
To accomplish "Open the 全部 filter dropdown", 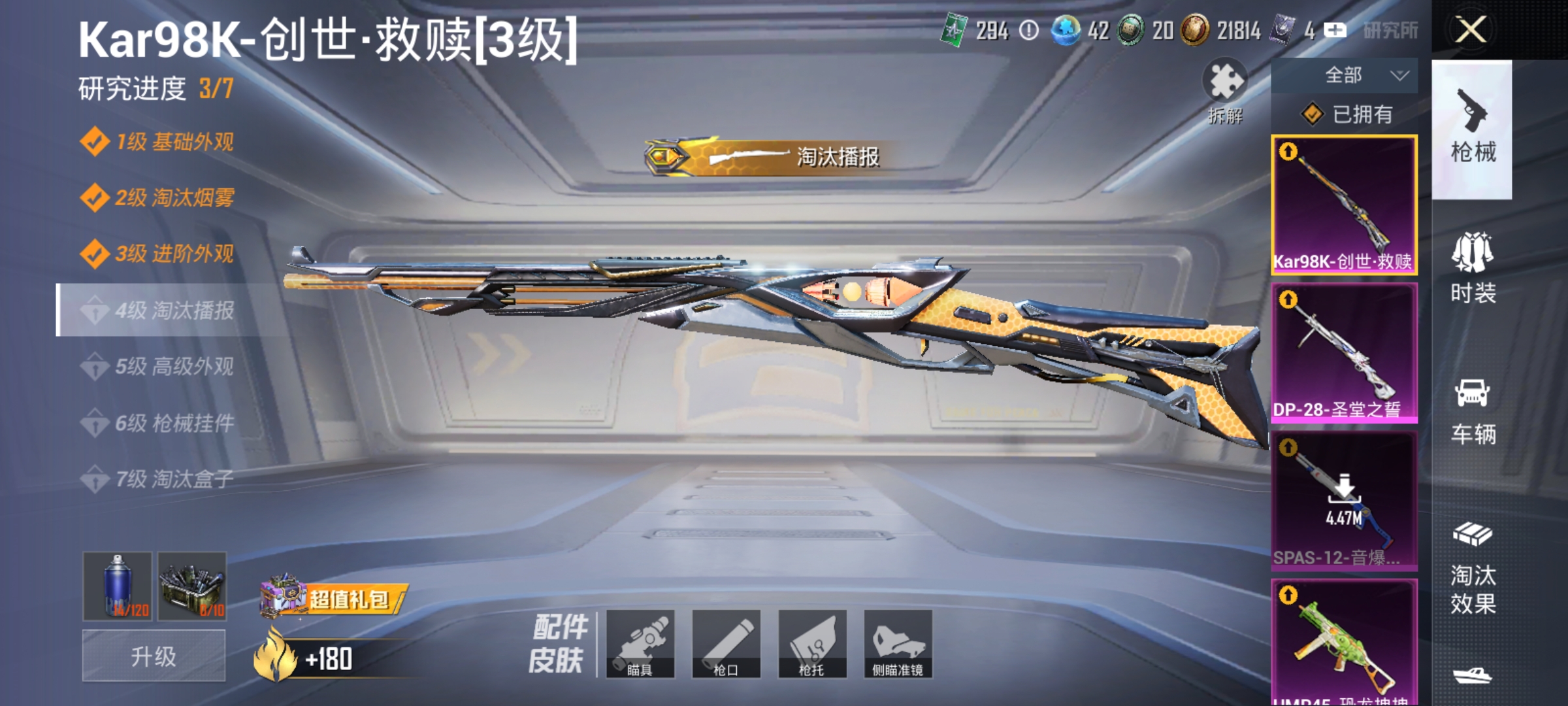I will point(1349,75).
